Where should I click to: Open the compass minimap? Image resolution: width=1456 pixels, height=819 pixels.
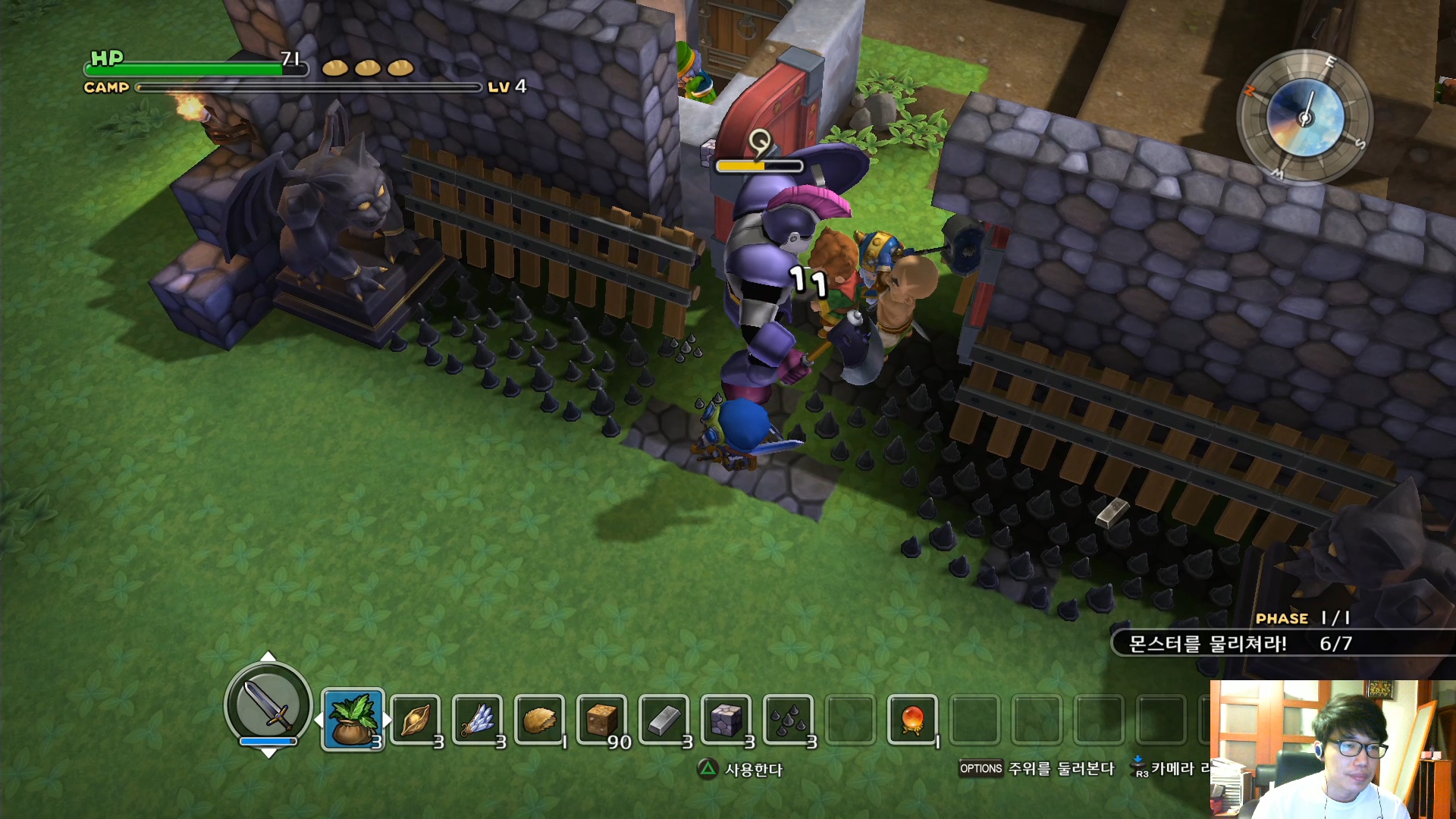1304,118
